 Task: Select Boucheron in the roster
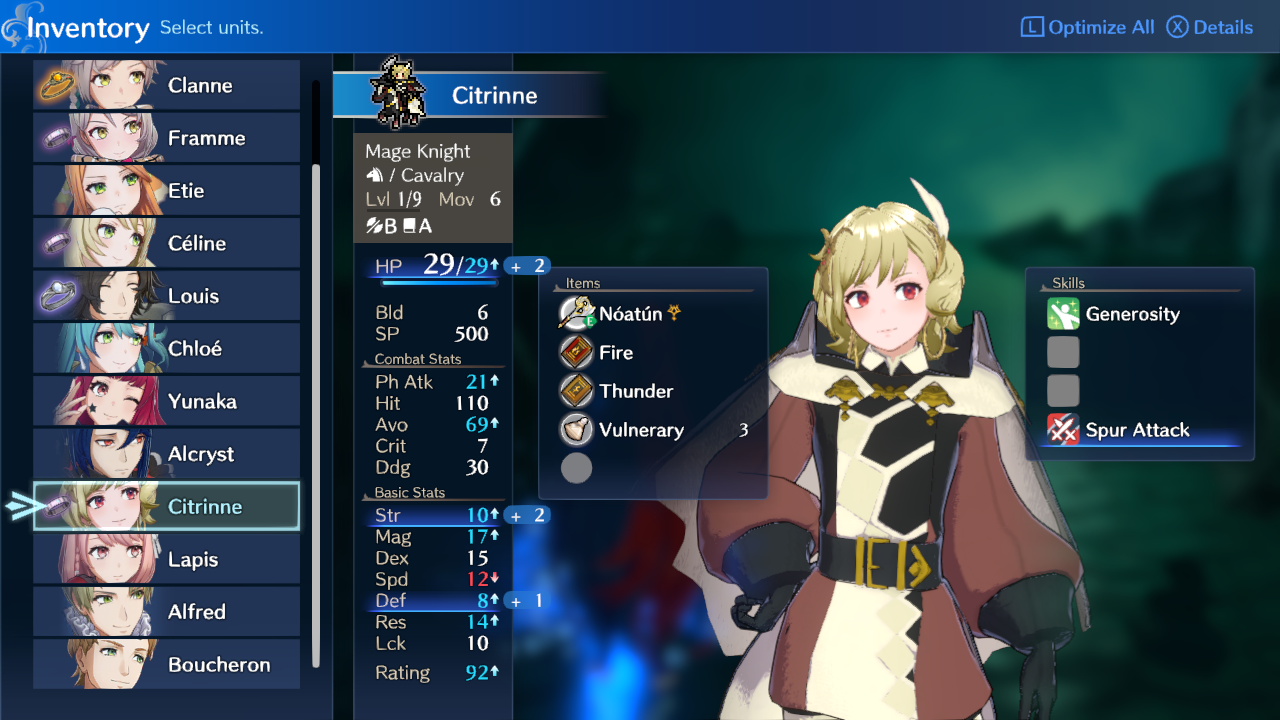click(167, 664)
